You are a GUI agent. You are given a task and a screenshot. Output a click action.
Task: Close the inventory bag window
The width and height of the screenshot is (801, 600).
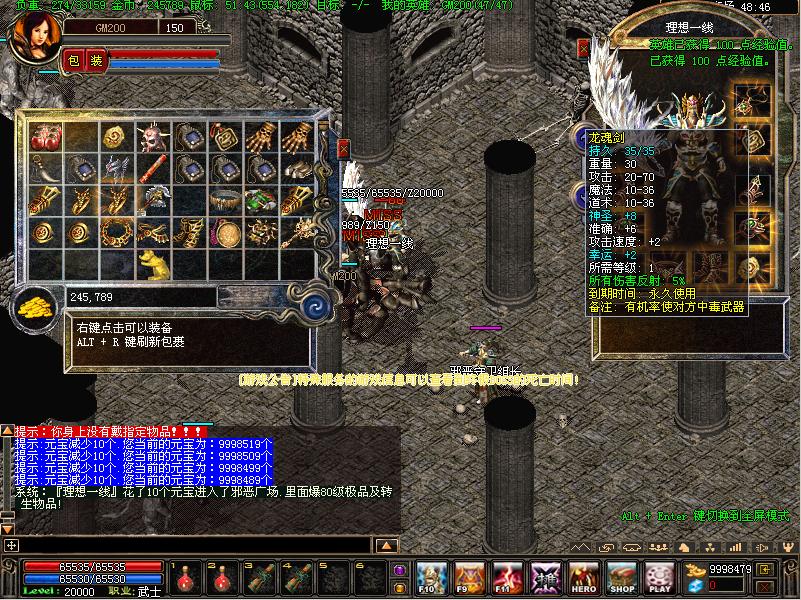pos(344,149)
